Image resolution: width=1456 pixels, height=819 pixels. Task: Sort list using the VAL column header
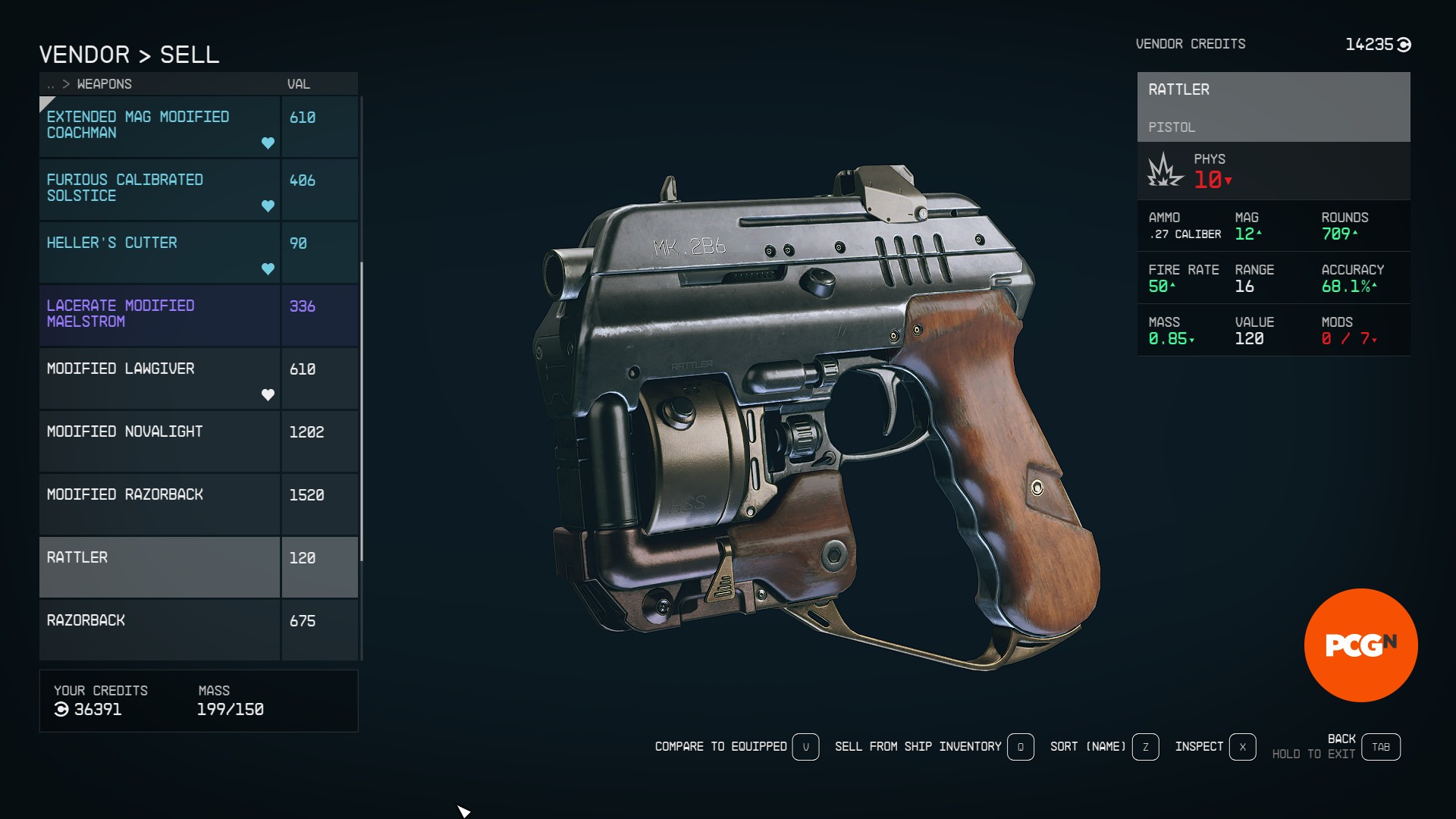pos(298,84)
